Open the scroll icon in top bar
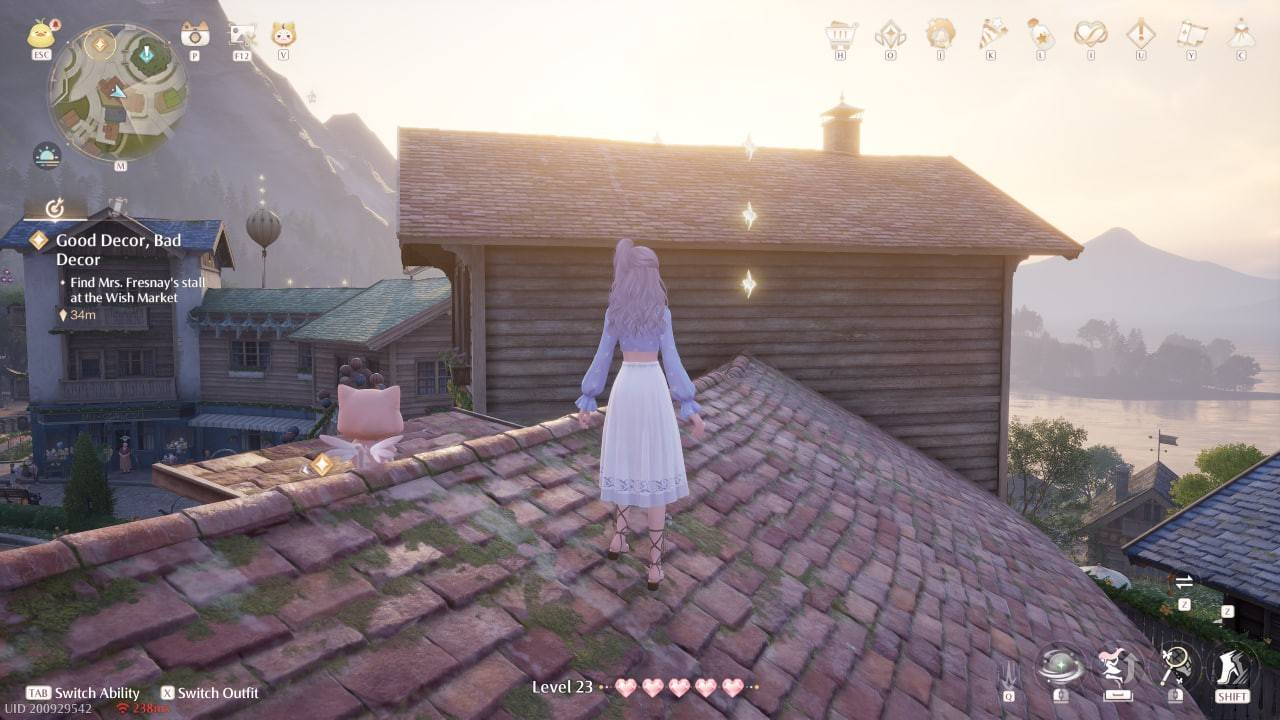Screen dimensions: 1280x720 coord(1191,34)
